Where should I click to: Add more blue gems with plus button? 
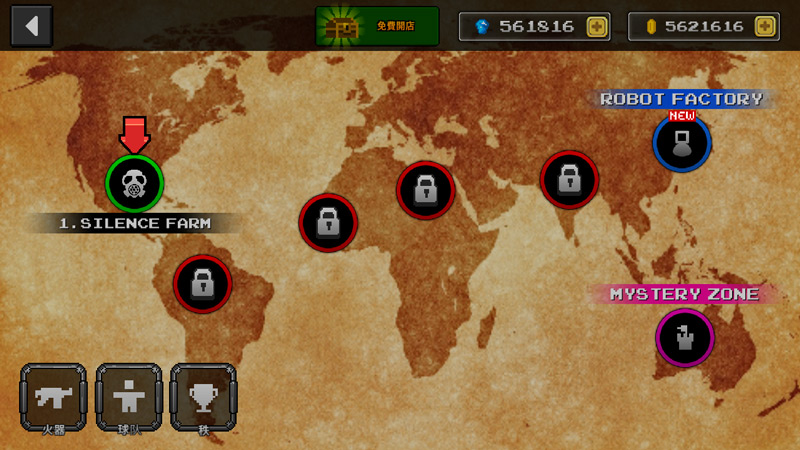tap(597, 26)
